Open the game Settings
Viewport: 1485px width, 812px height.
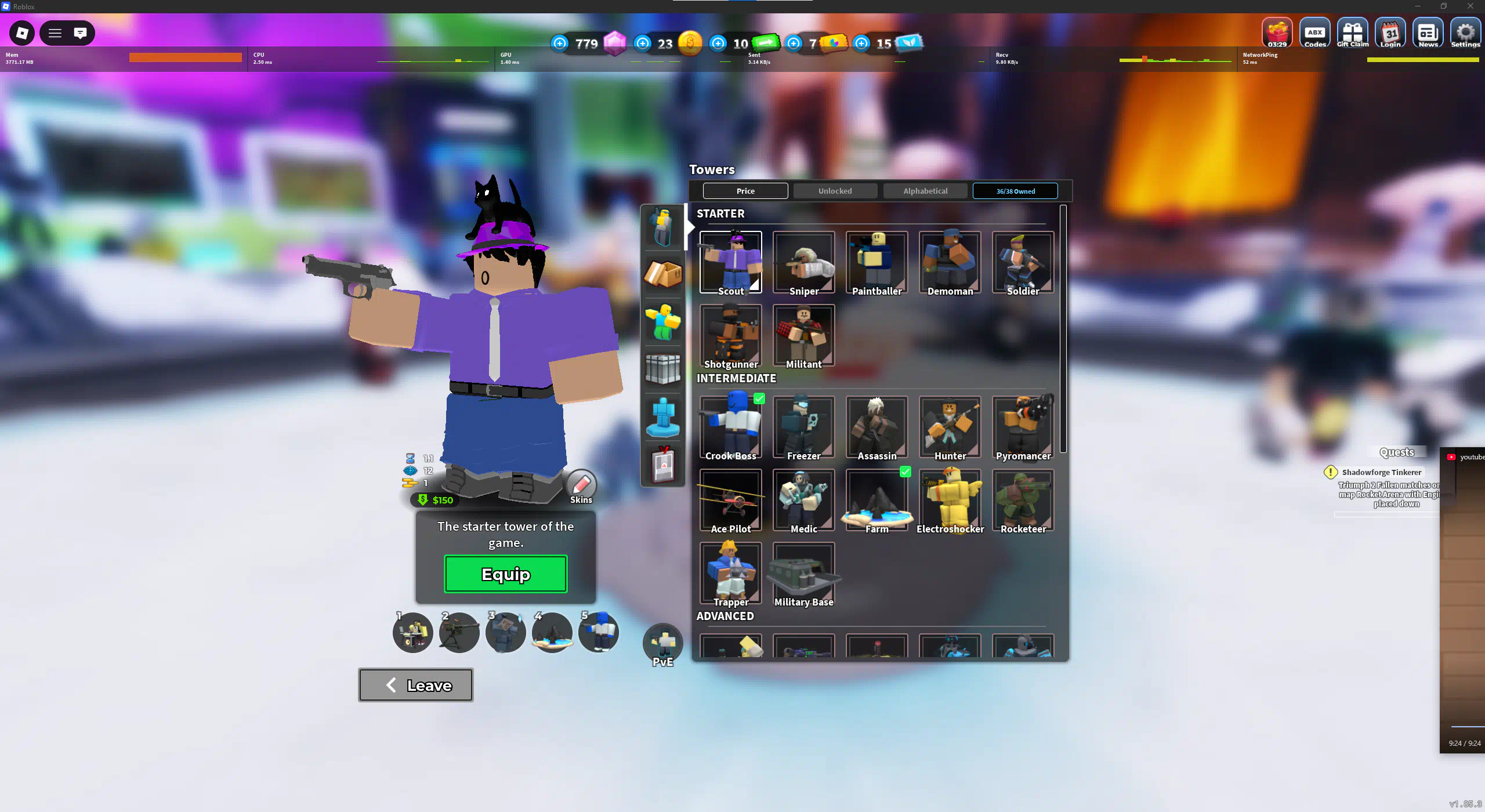[1465, 34]
